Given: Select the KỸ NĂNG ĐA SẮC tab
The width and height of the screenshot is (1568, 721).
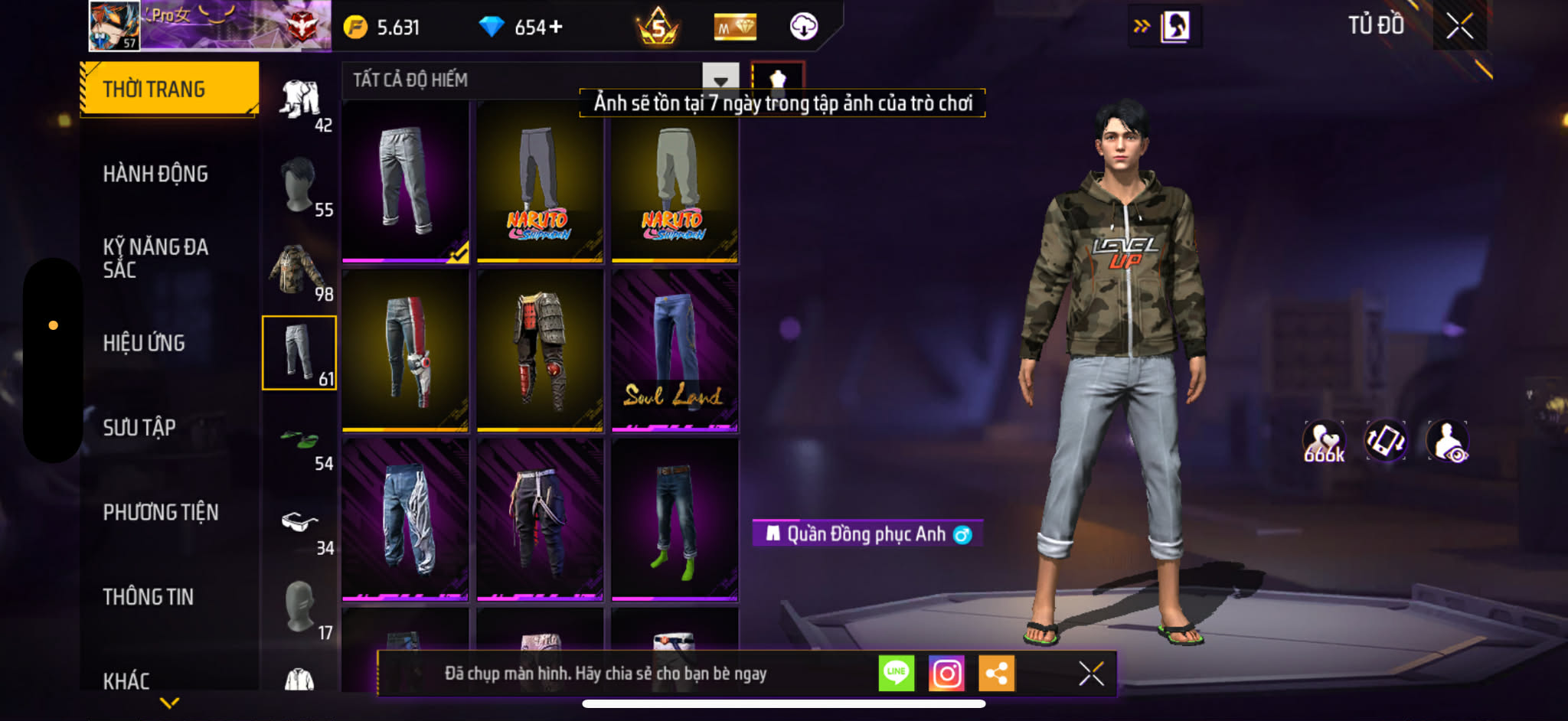Looking at the screenshot, I should [x=155, y=258].
